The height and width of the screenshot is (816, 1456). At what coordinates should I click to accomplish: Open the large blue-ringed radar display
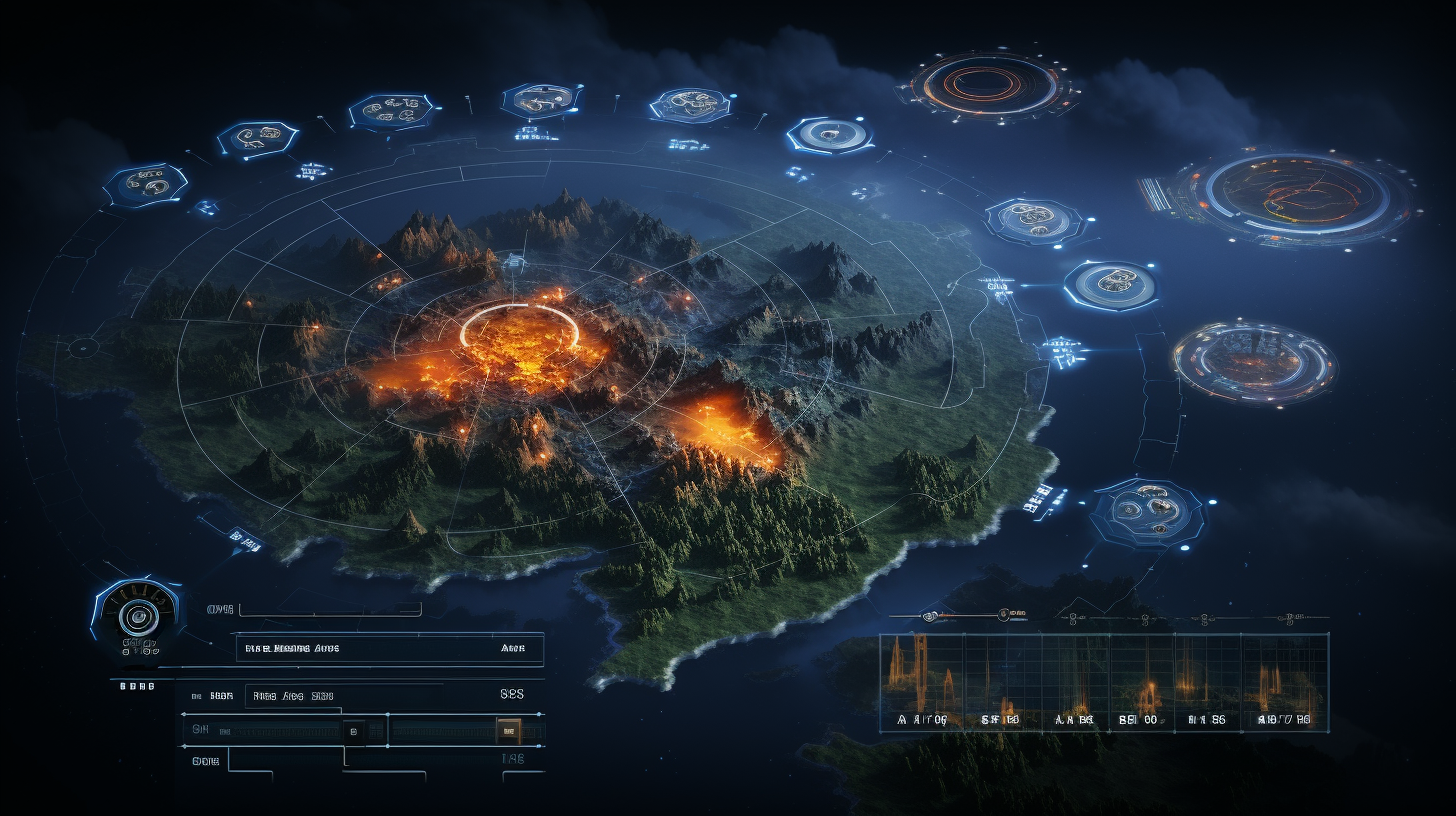click(x=1297, y=196)
